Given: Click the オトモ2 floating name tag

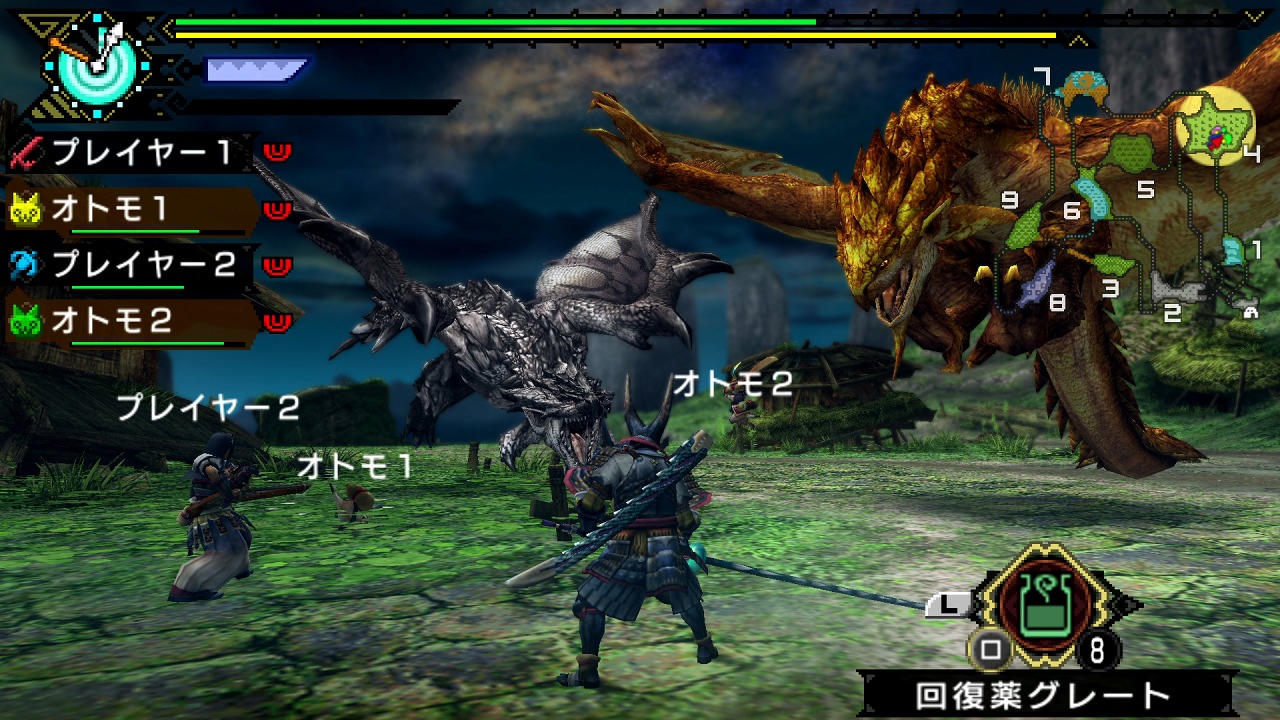Looking at the screenshot, I should point(735,381).
